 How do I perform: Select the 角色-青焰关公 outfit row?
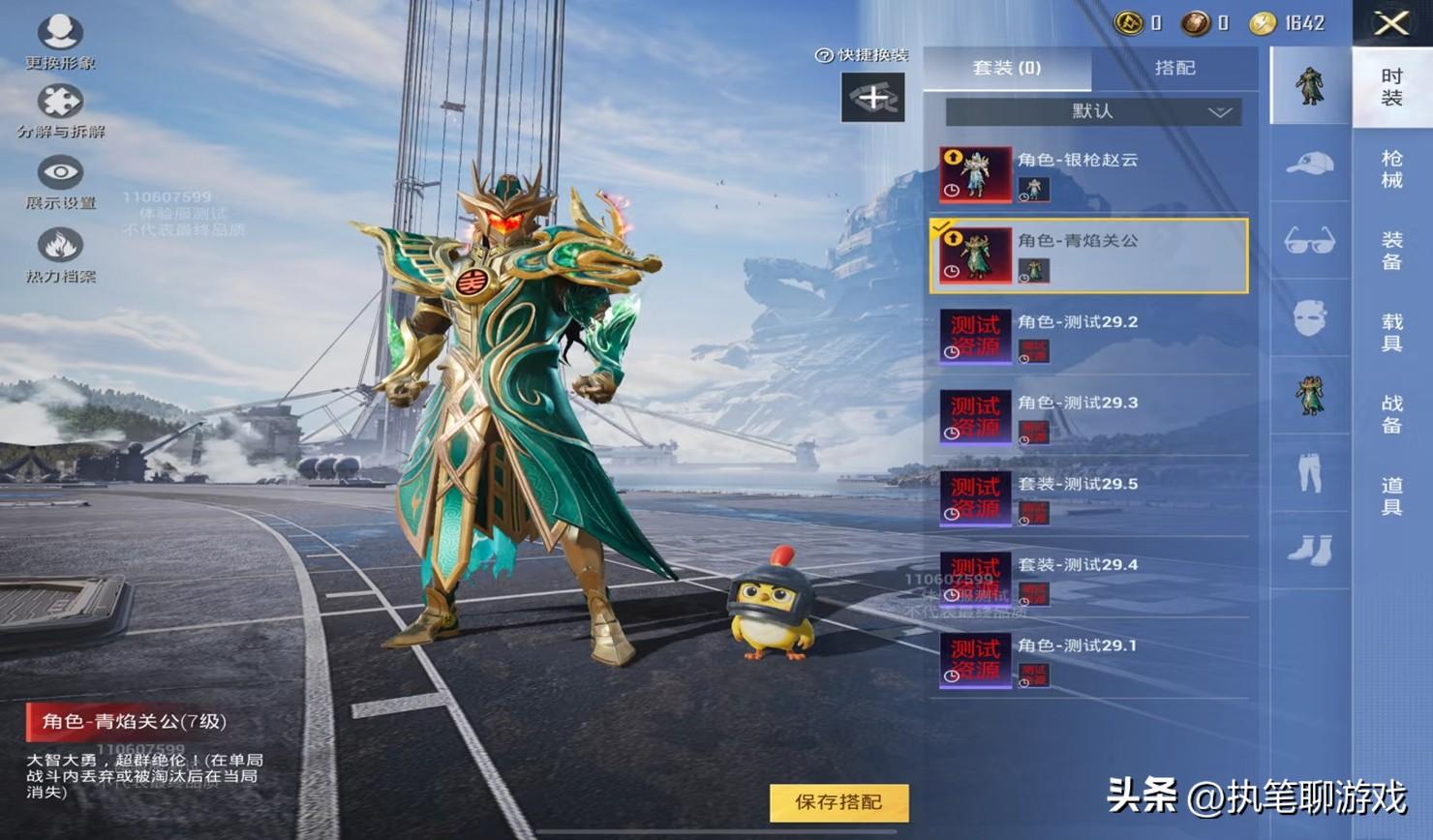1089,255
